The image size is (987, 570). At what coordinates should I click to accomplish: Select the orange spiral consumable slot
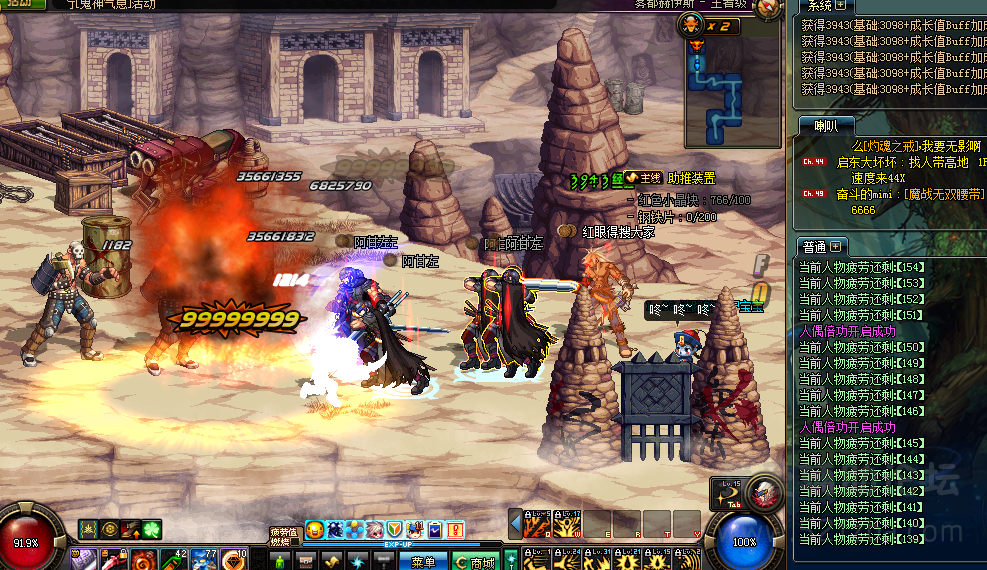[143, 559]
